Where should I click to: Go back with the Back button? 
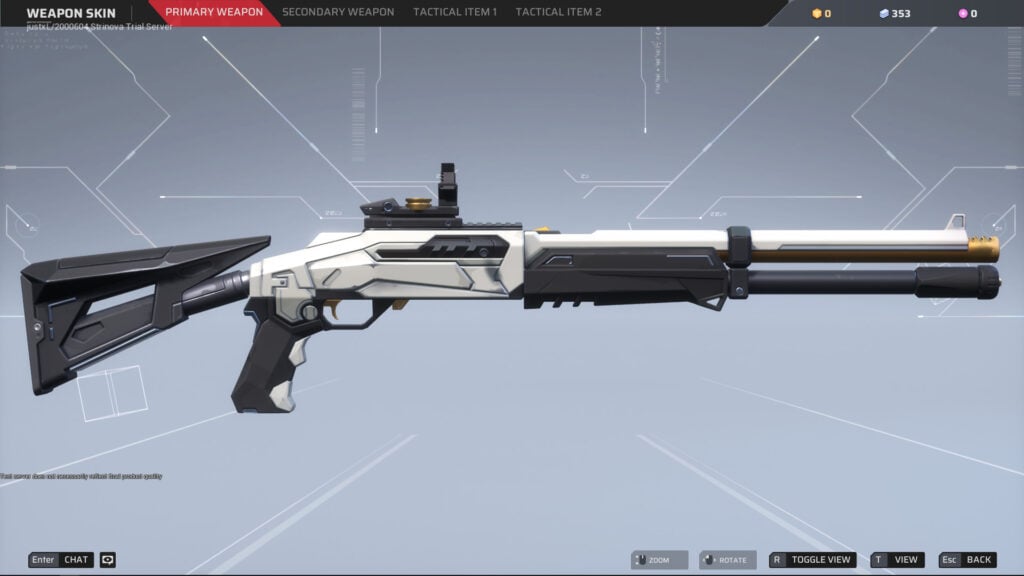[x=967, y=560]
